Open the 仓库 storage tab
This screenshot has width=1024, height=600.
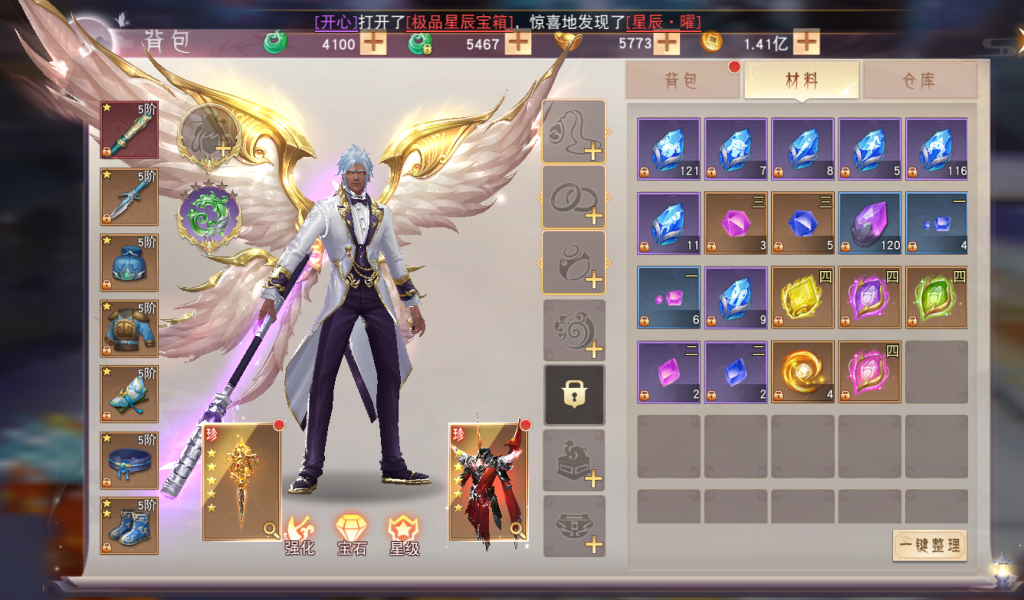tap(919, 81)
